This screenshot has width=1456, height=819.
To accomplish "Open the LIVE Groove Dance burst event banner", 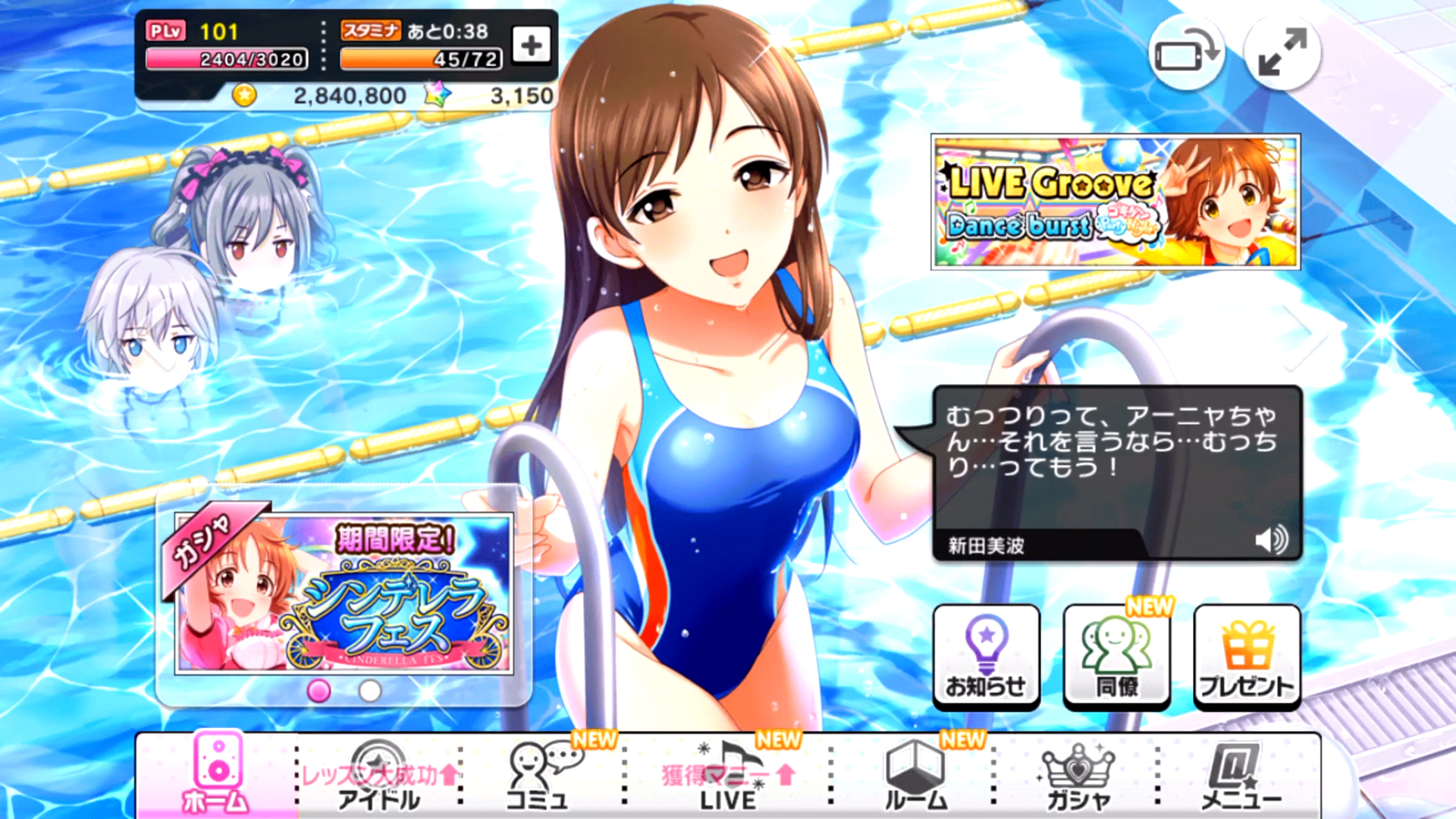I will pyautogui.click(x=1115, y=202).
